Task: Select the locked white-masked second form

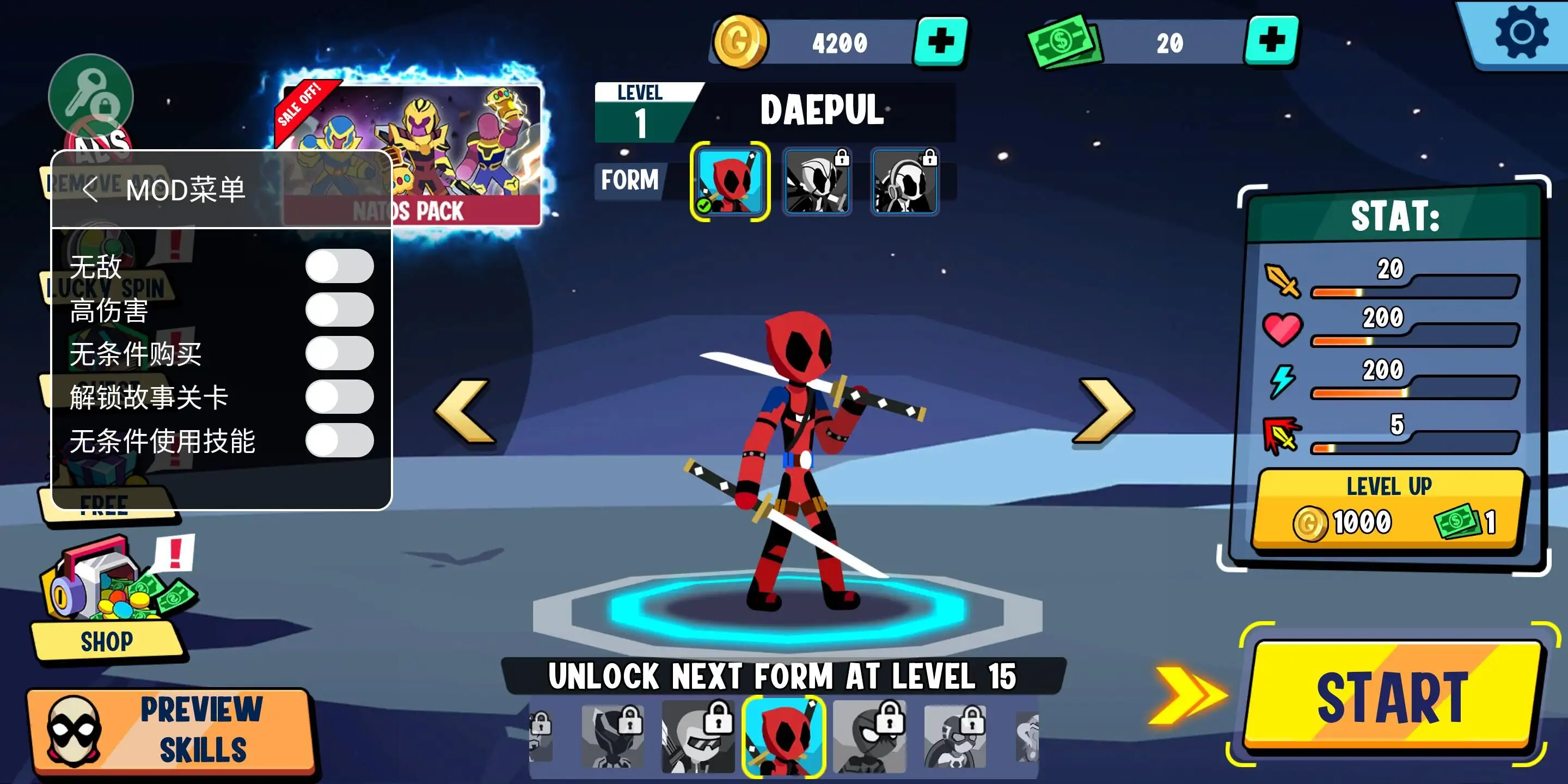Action: [817, 181]
